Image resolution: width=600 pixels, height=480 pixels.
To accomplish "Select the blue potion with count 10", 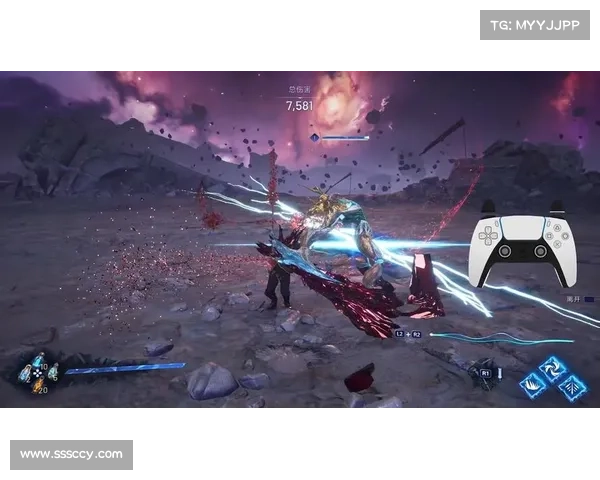I will pos(39,362).
